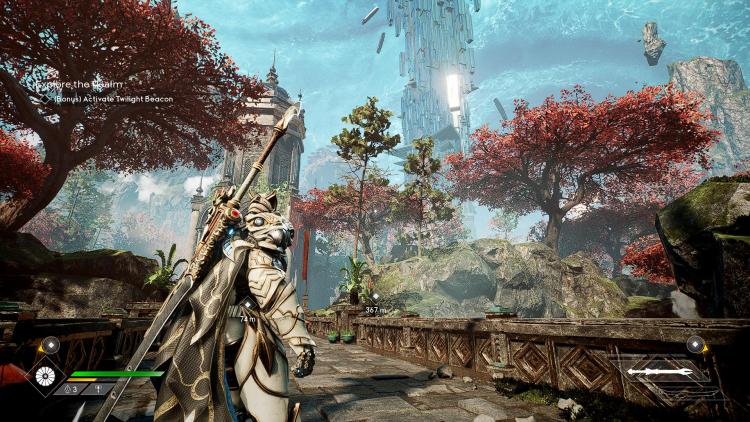Click the equipped spear weapon icon
This screenshot has width=750, height=422.
click(659, 372)
